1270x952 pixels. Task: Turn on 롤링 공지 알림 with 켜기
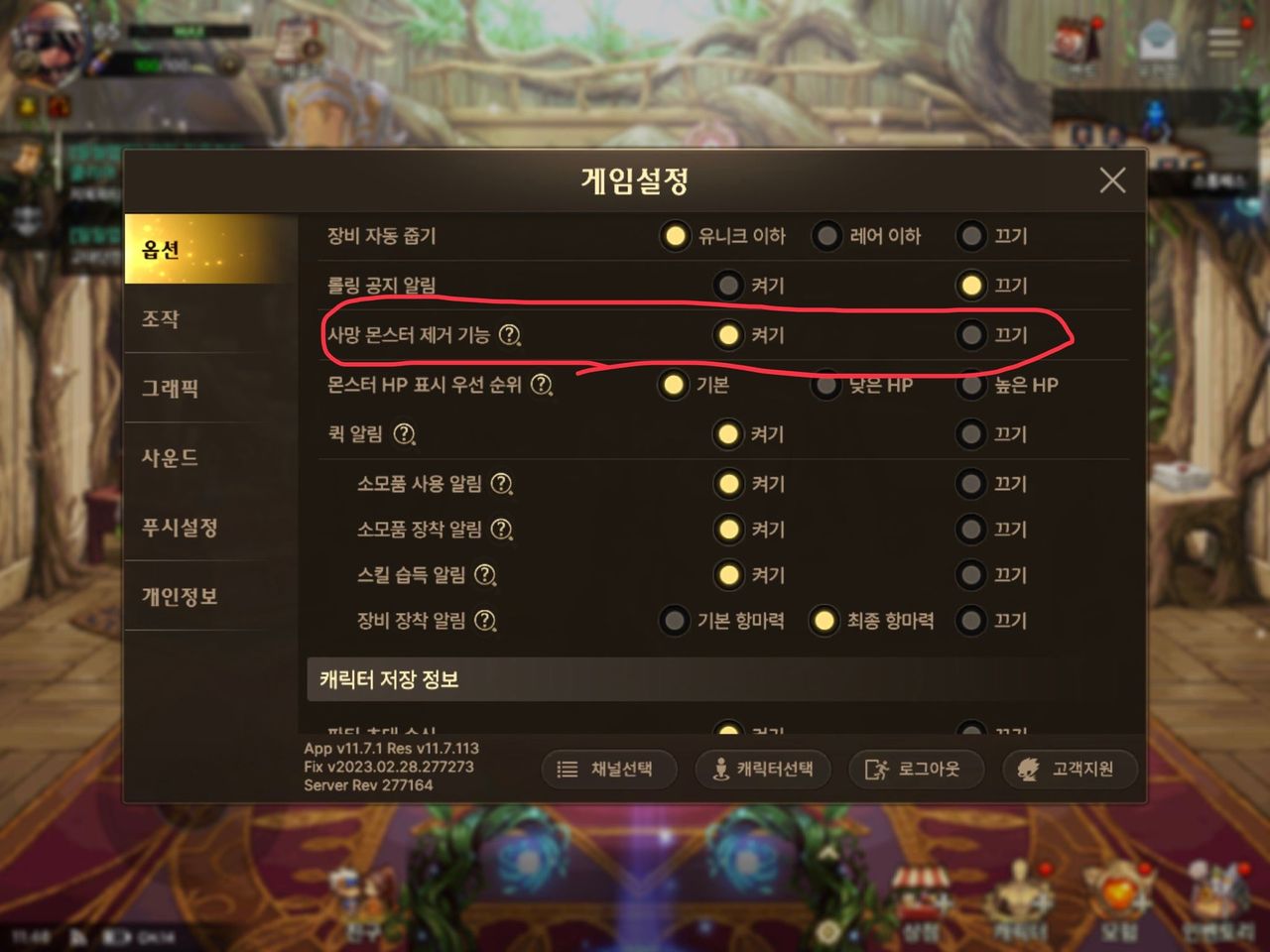728,286
